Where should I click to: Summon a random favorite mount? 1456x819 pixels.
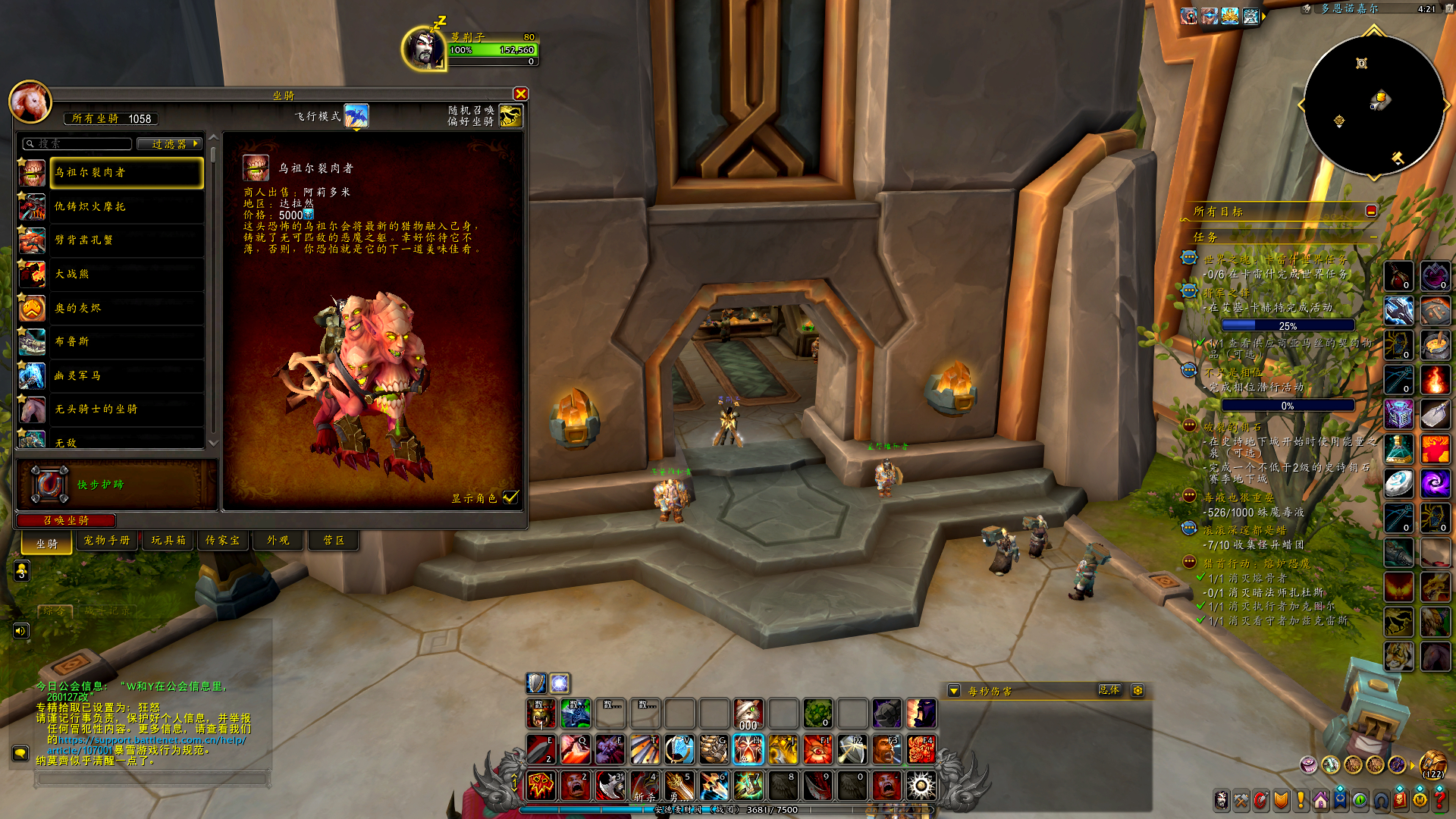coord(510,116)
